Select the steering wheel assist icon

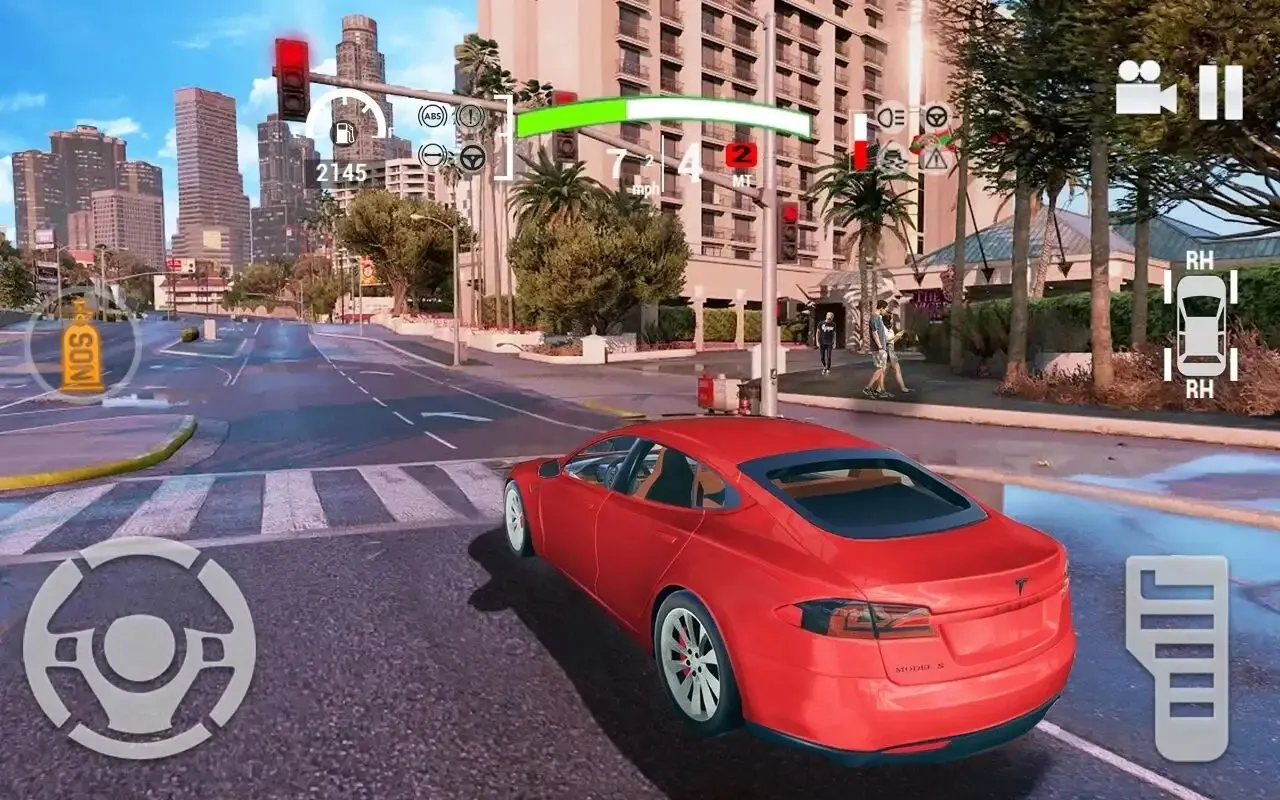(470, 157)
